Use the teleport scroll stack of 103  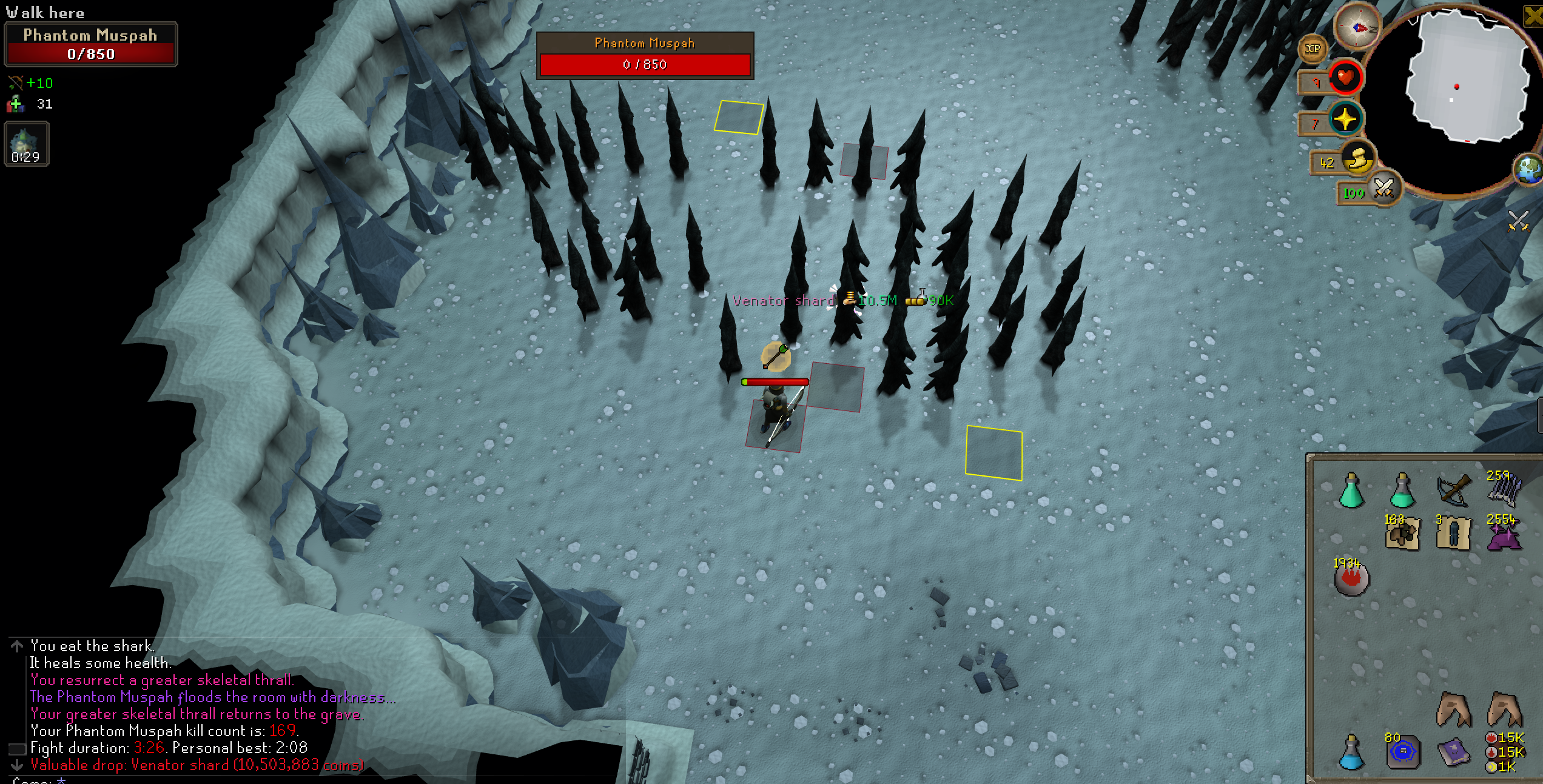tap(1403, 534)
